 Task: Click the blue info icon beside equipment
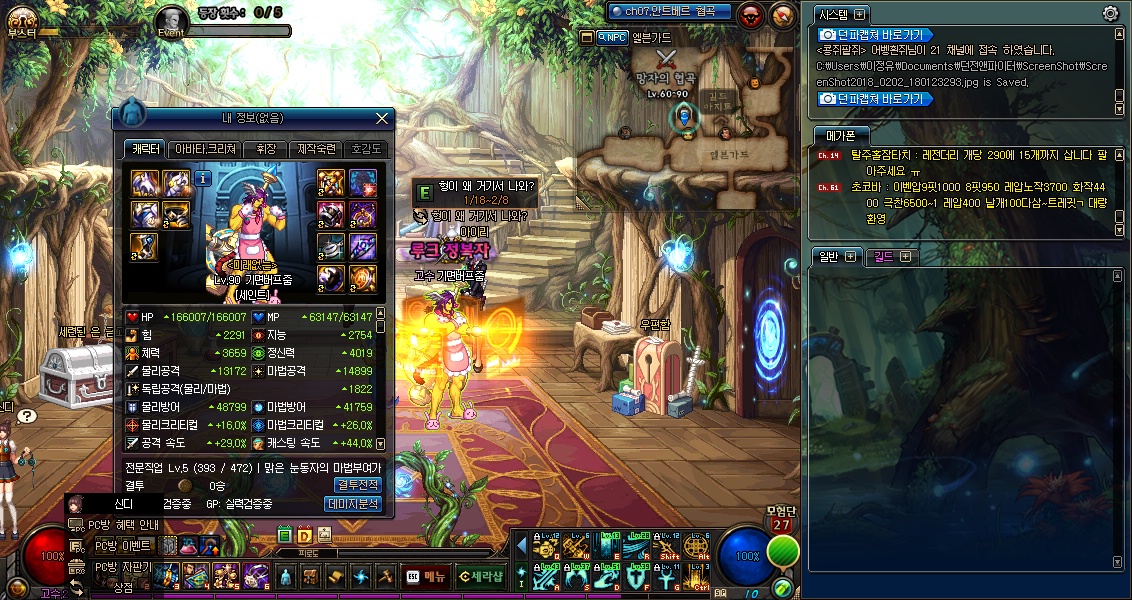202,179
